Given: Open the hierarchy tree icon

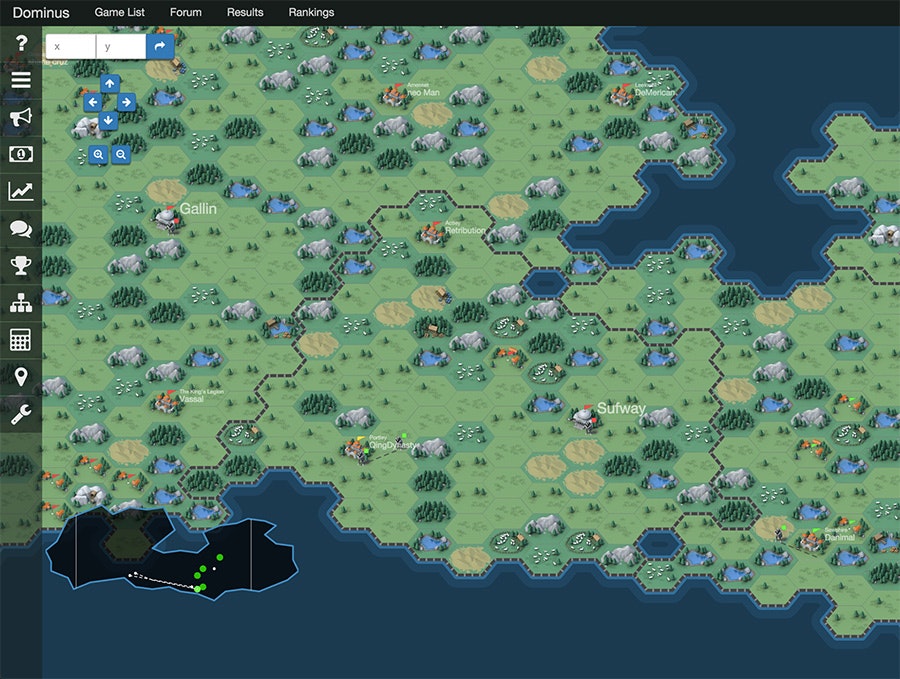Looking at the screenshot, I should point(21,302).
